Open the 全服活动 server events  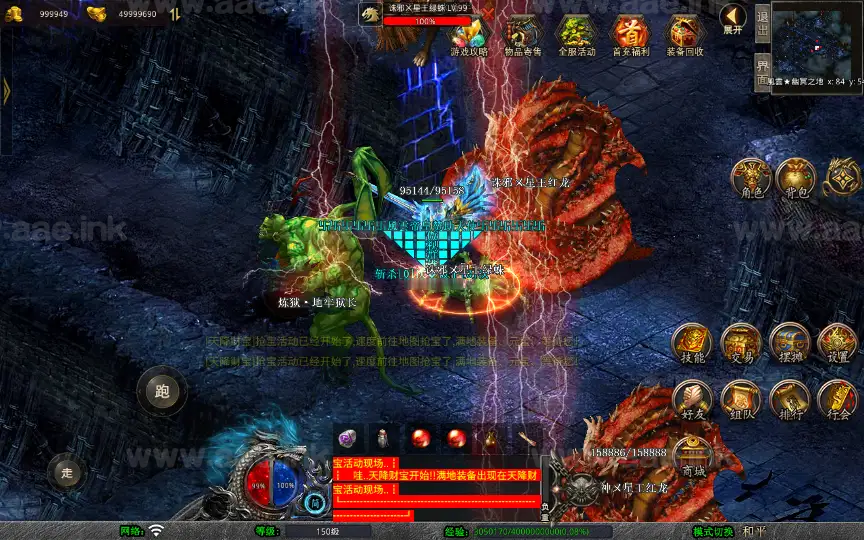pyautogui.click(x=577, y=35)
